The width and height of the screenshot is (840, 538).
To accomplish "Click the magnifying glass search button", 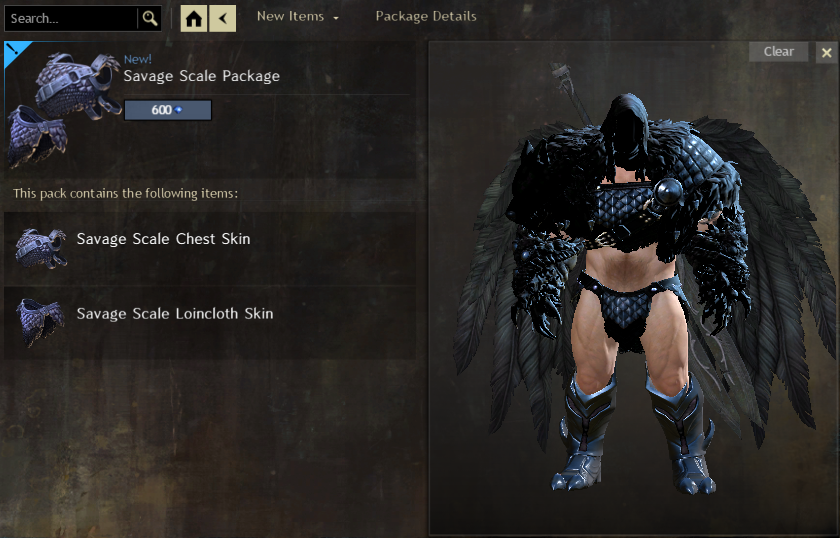I will pos(150,18).
